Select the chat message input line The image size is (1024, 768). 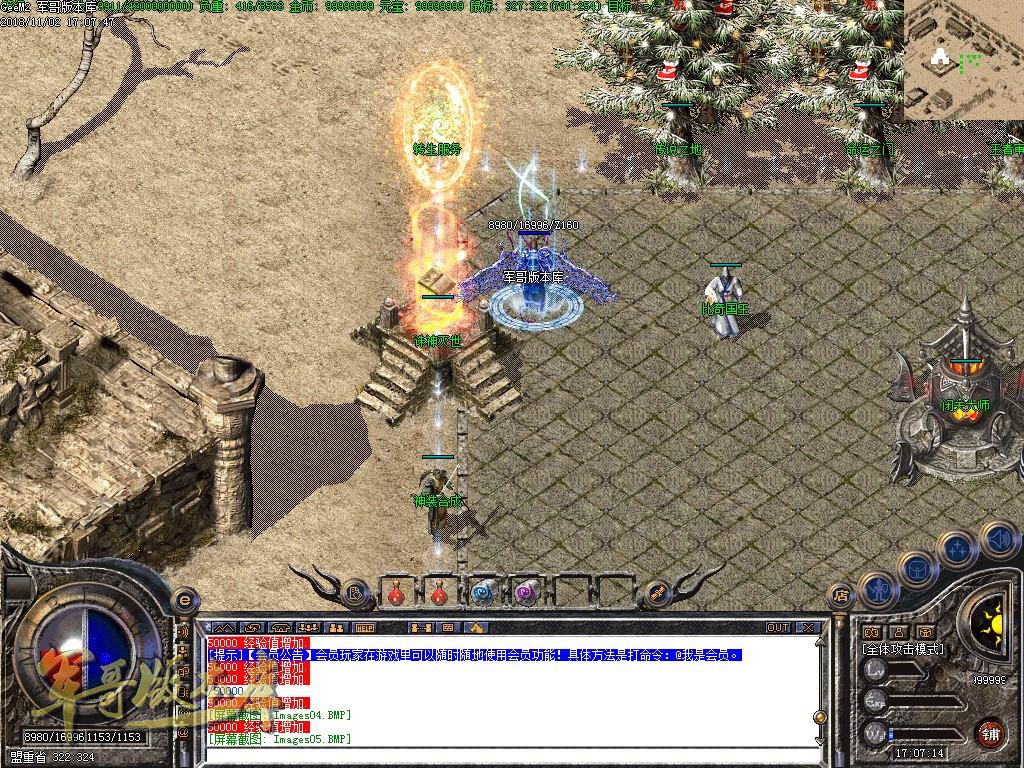[x=510, y=753]
